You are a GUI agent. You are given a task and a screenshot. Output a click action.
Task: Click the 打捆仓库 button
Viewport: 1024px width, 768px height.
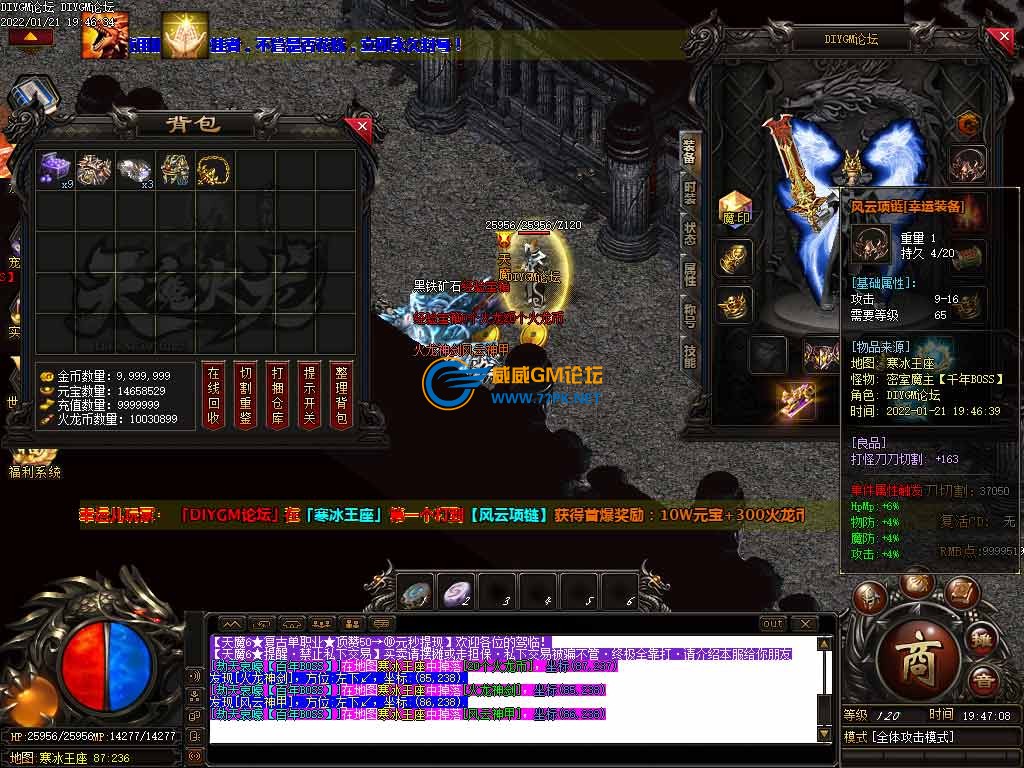tap(277, 393)
